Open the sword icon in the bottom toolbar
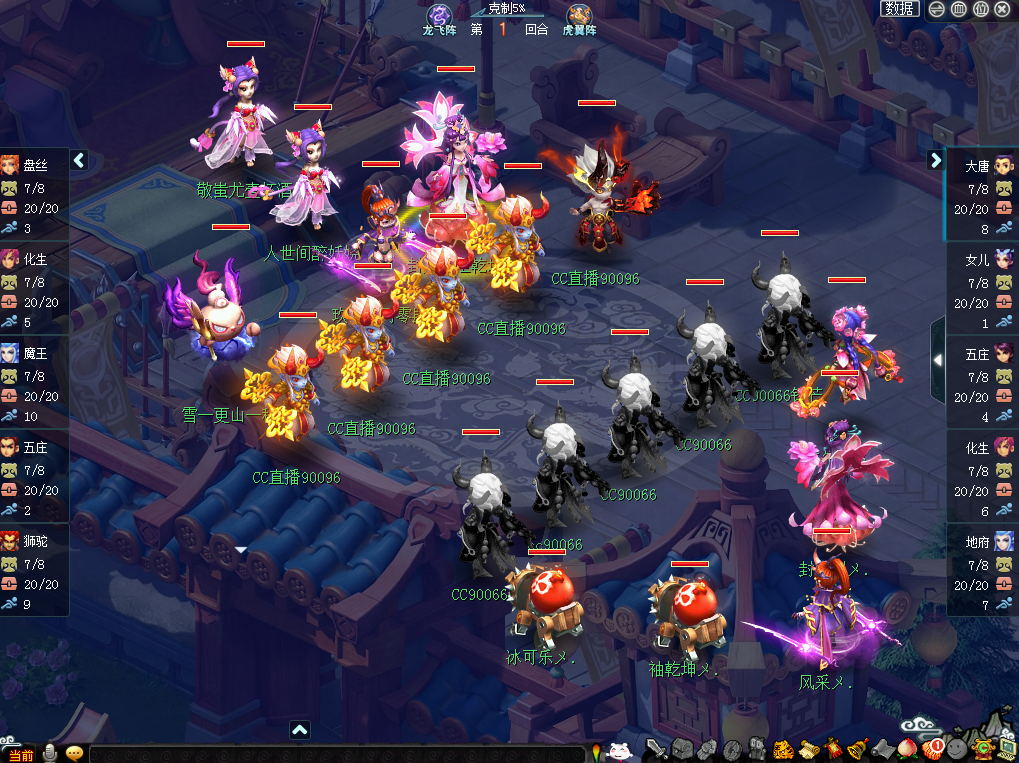Viewport: 1019px width, 763px height. 657,750
